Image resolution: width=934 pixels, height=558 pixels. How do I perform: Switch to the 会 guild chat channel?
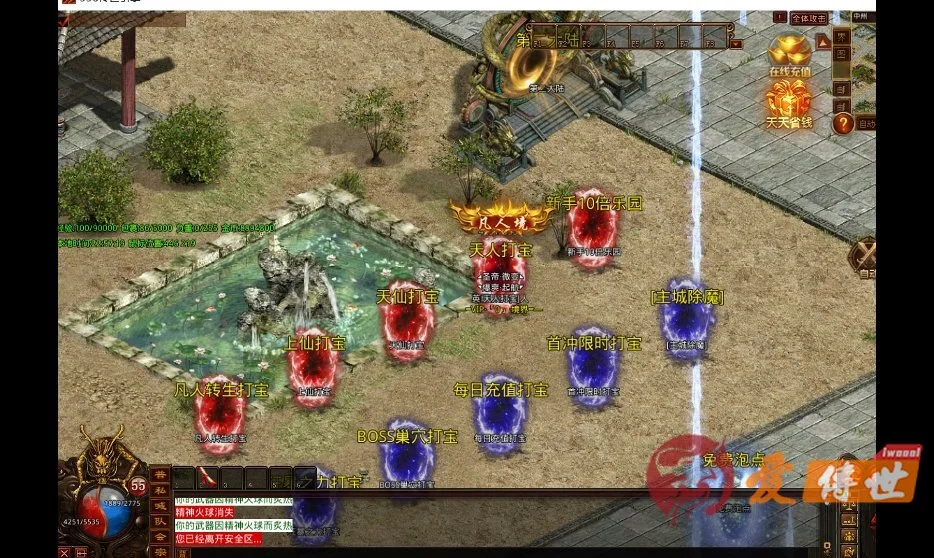point(160,536)
